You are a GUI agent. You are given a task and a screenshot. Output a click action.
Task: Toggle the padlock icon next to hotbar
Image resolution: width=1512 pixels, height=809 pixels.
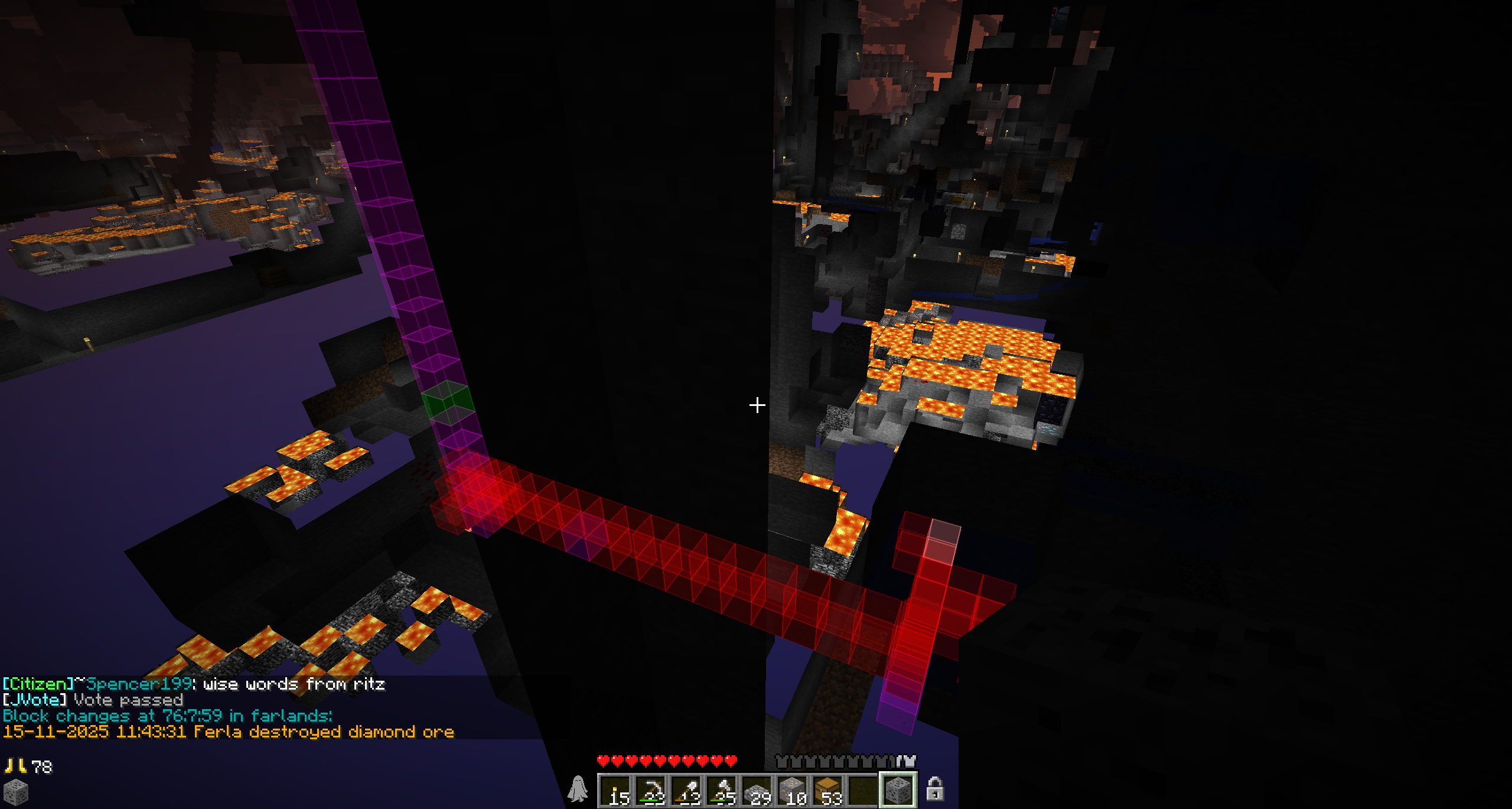click(934, 789)
